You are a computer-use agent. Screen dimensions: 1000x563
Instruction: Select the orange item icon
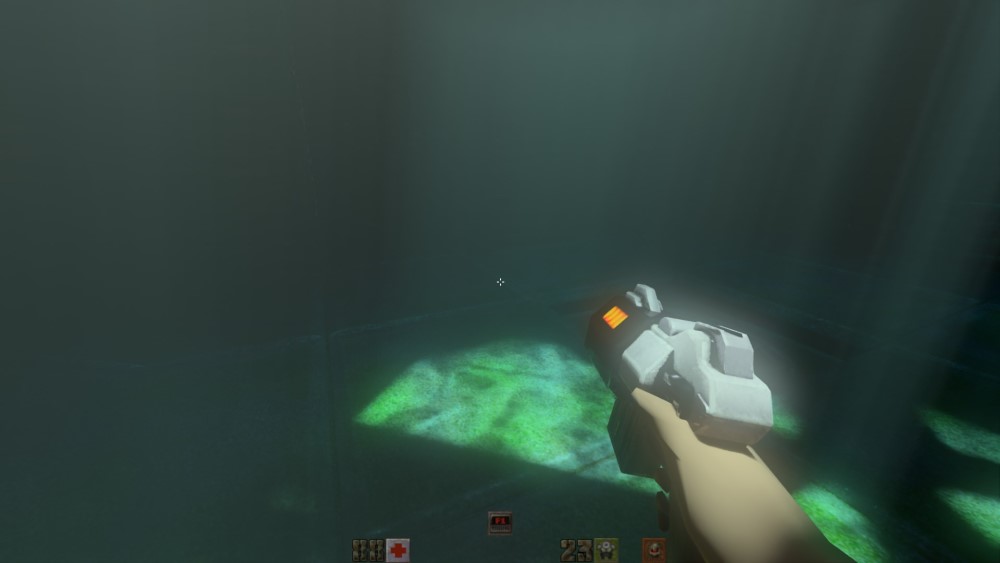click(654, 549)
